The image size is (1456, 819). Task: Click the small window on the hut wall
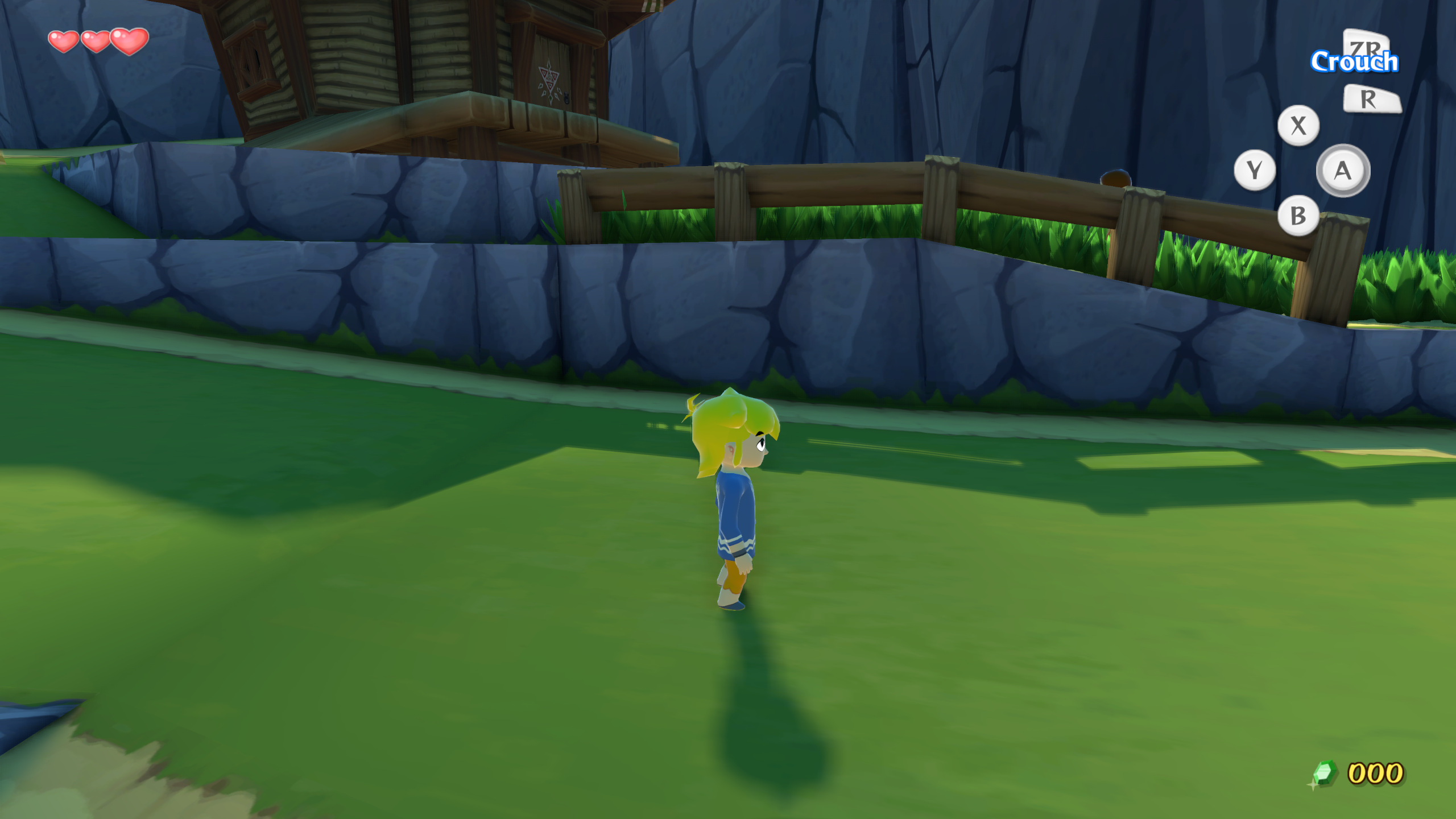coord(250,60)
